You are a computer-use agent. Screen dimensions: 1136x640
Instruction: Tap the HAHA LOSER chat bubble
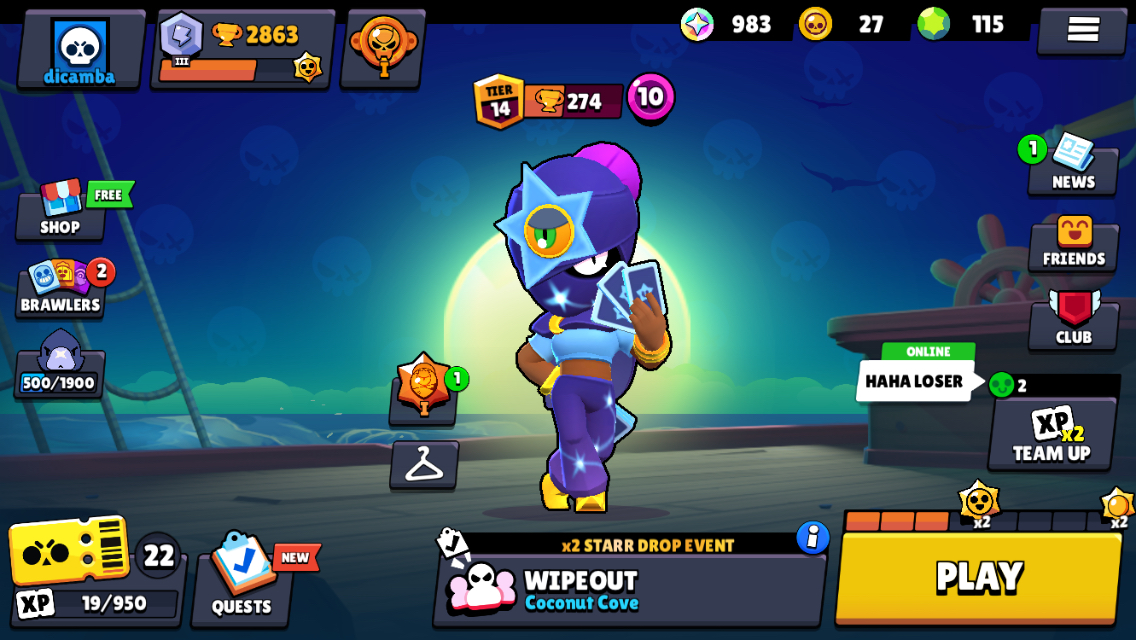coord(913,381)
